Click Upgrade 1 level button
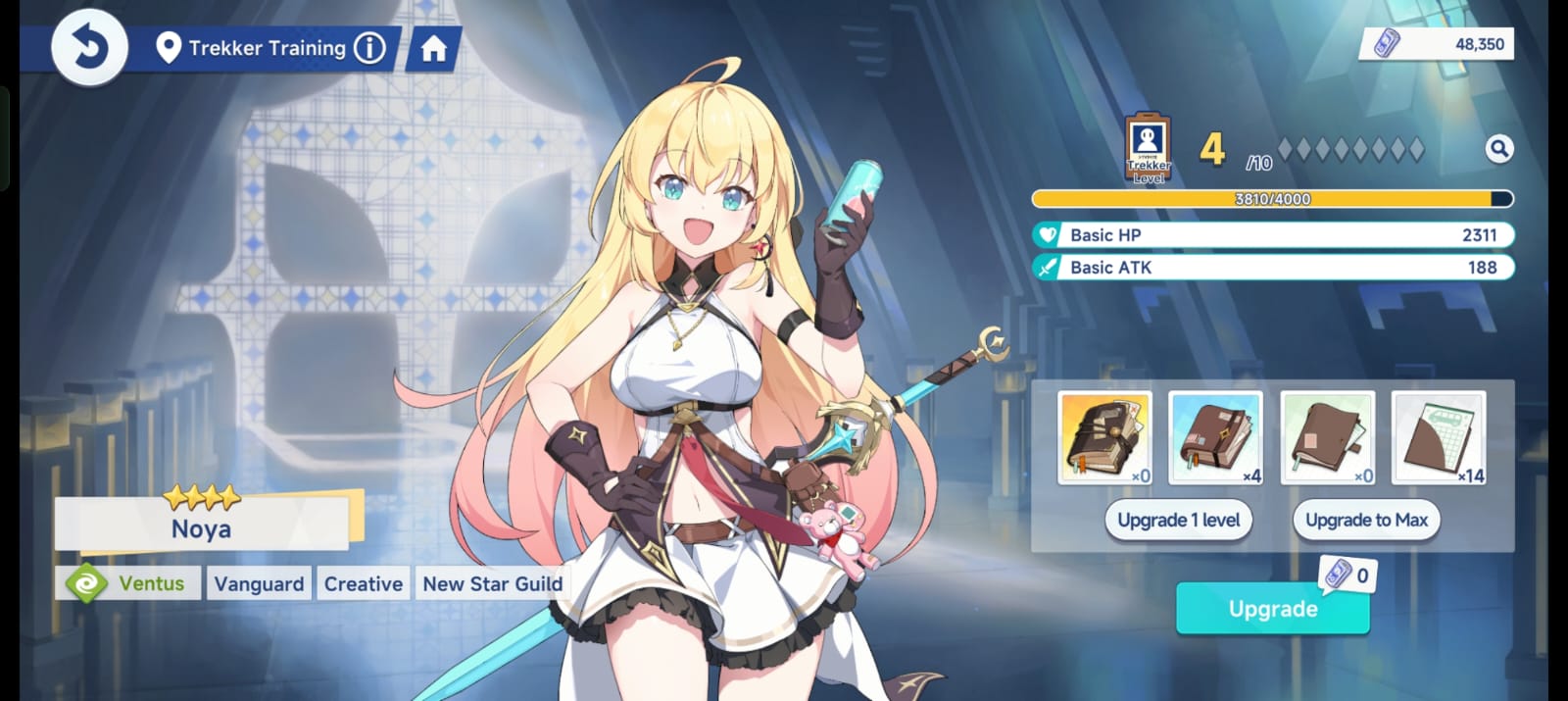 [1179, 521]
